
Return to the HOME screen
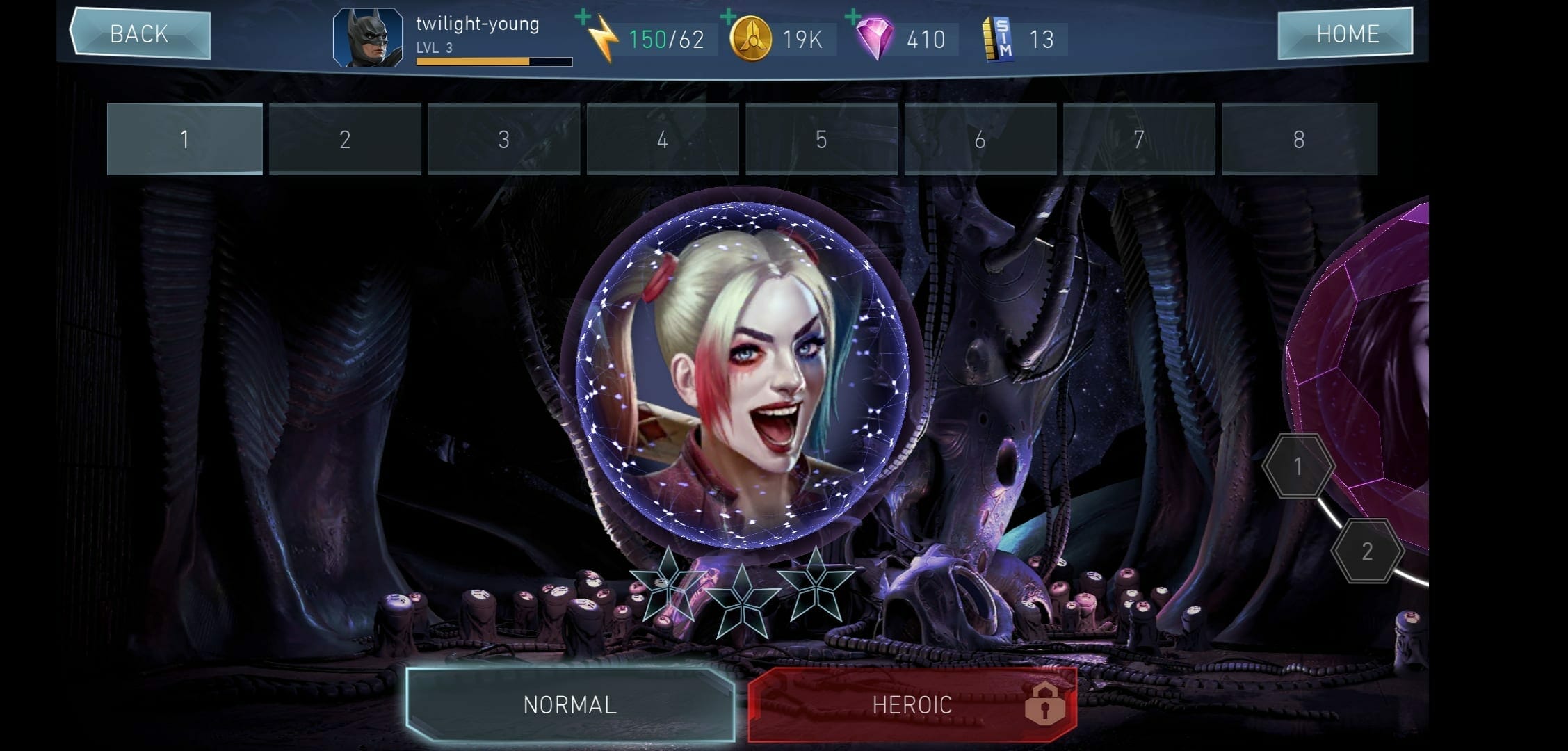[1345, 33]
